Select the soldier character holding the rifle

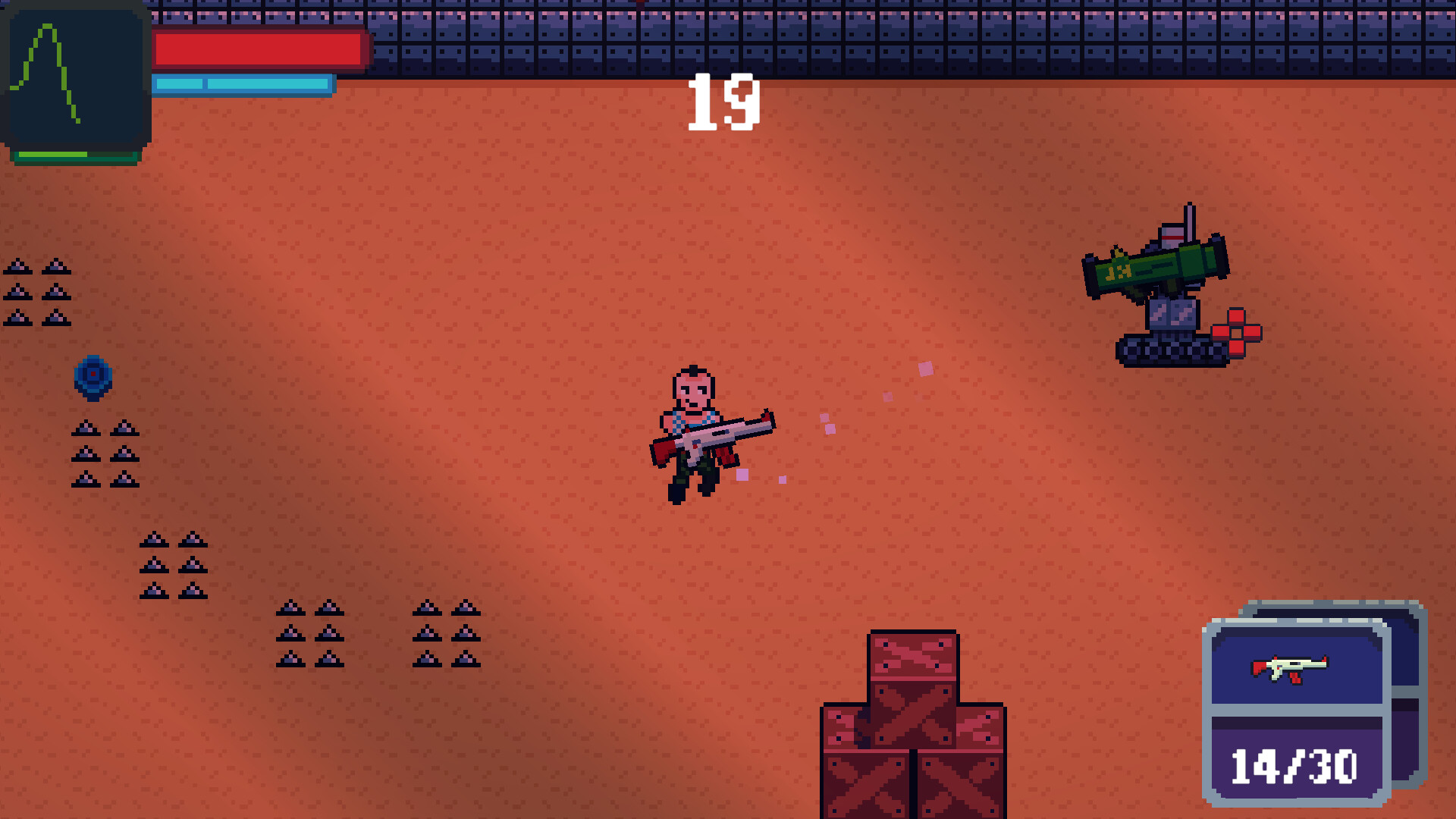[694, 432]
